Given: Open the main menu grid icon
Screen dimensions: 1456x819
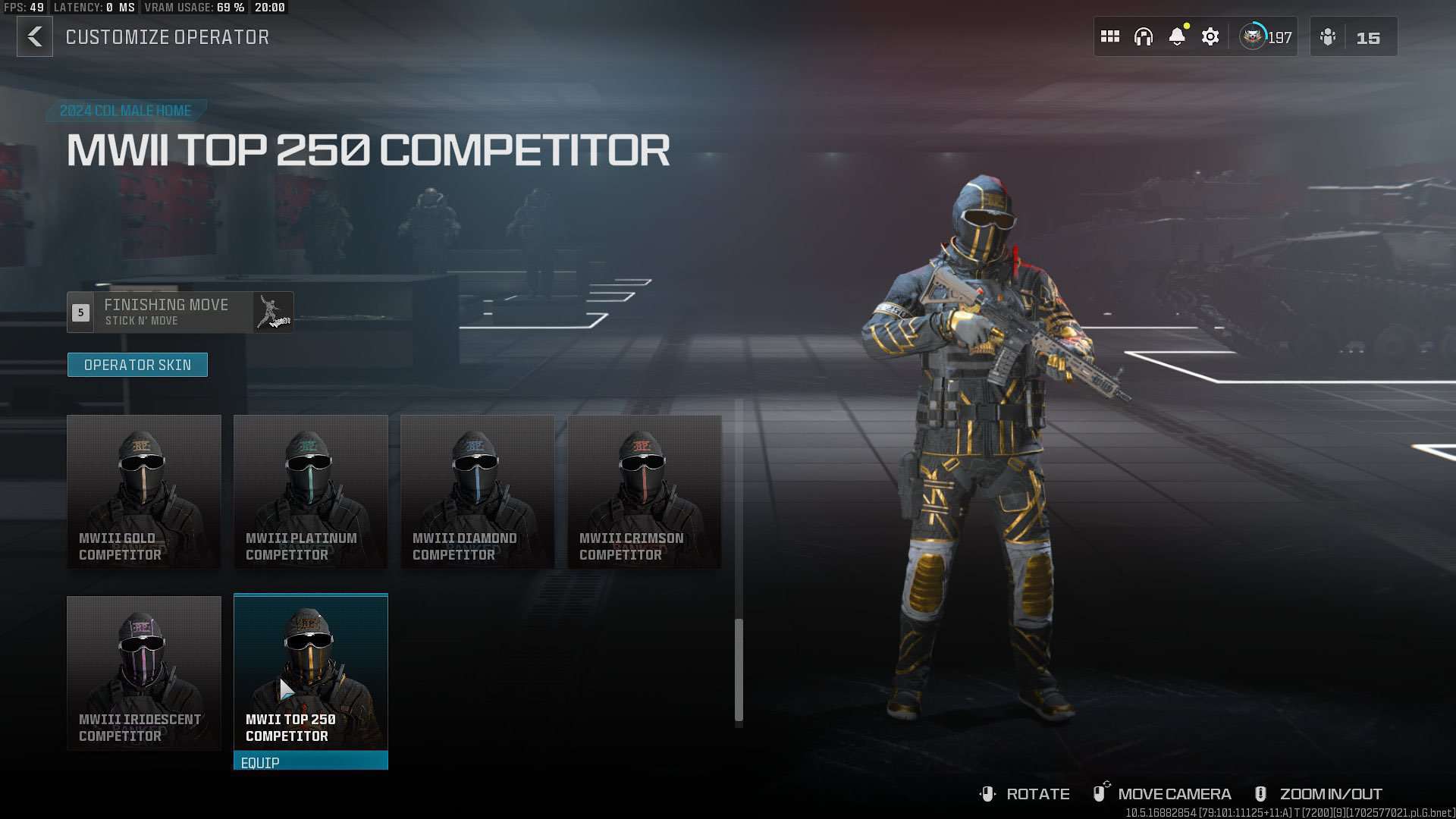Looking at the screenshot, I should [x=1110, y=36].
